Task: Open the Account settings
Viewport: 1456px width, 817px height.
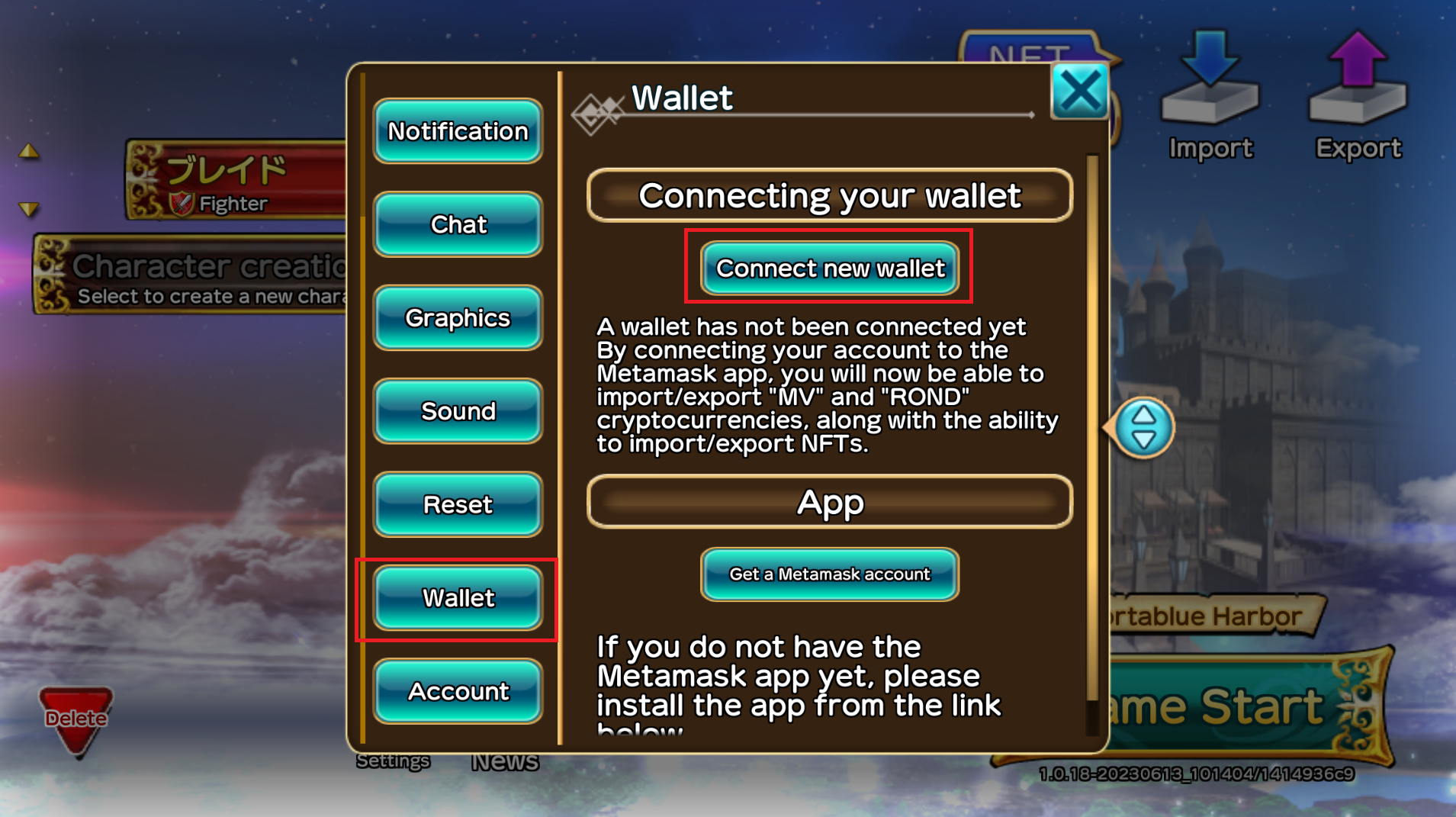Action: point(458,691)
